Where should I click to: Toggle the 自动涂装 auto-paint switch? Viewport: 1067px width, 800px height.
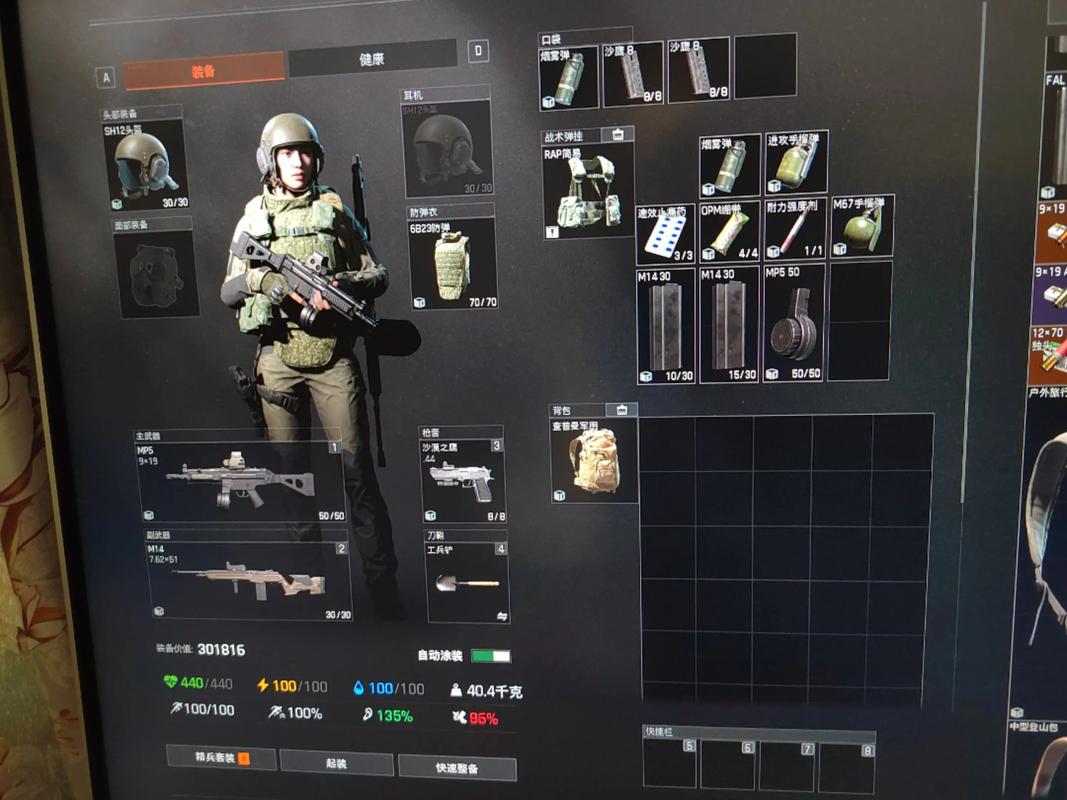[x=491, y=656]
